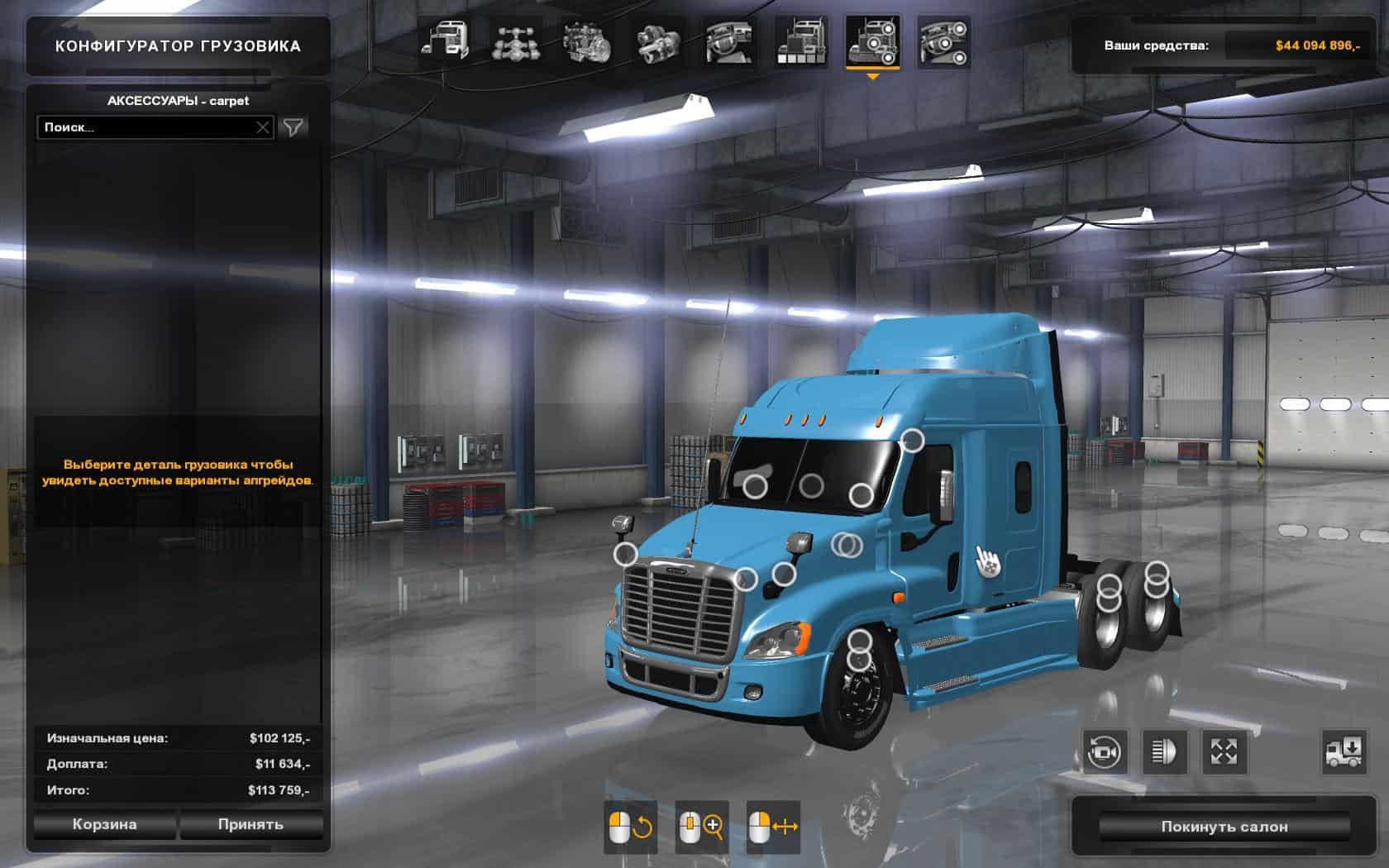Clear the search box with the X
Screen dimensions: 1389x868
coord(263,127)
